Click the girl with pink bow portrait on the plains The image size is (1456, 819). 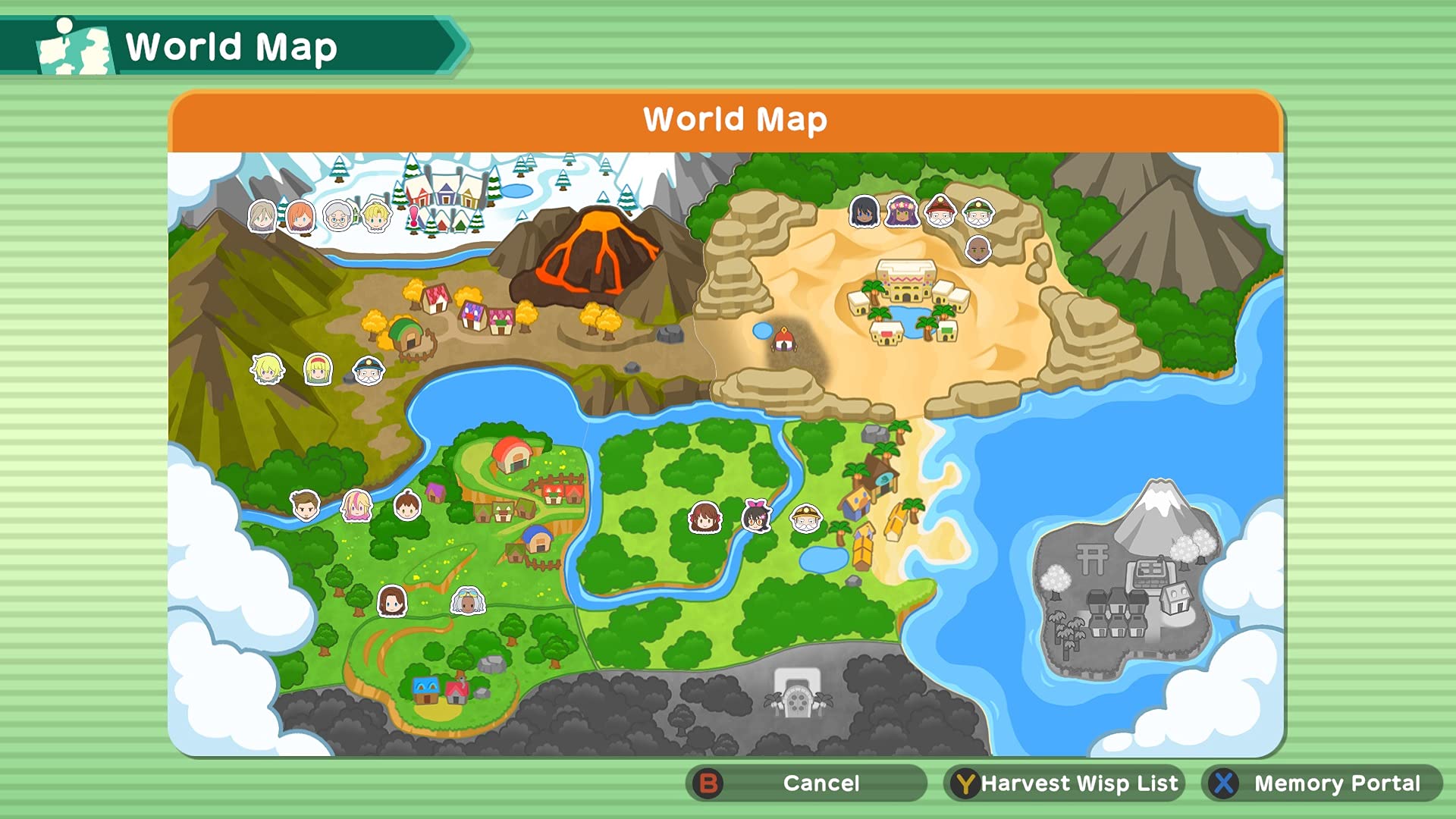click(756, 518)
